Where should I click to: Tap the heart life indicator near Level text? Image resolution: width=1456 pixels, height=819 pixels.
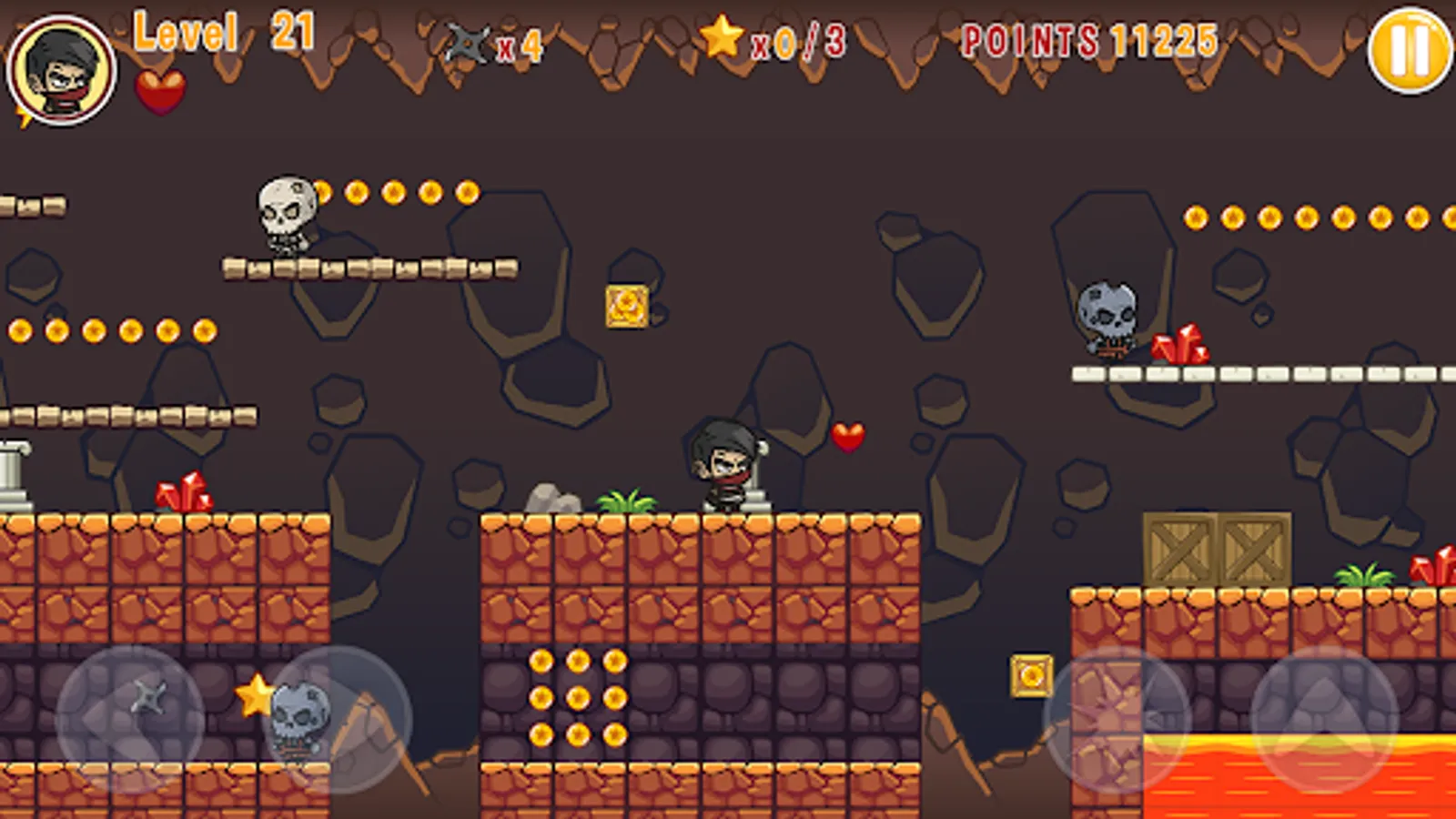click(159, 92)
